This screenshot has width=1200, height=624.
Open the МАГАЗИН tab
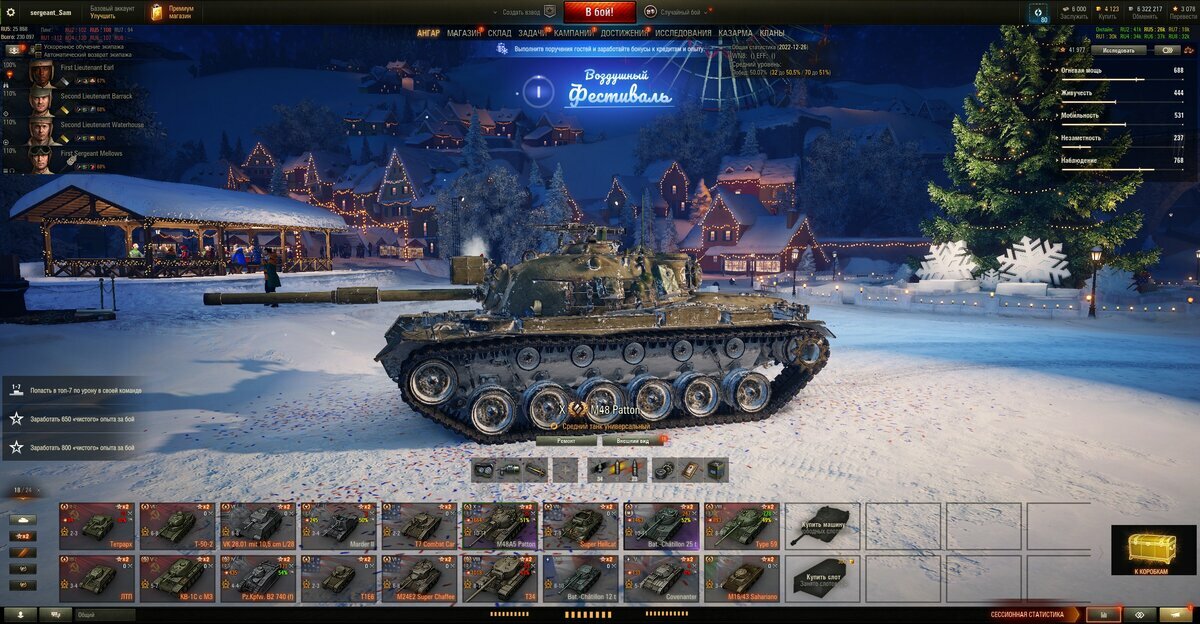pos(464,33)
